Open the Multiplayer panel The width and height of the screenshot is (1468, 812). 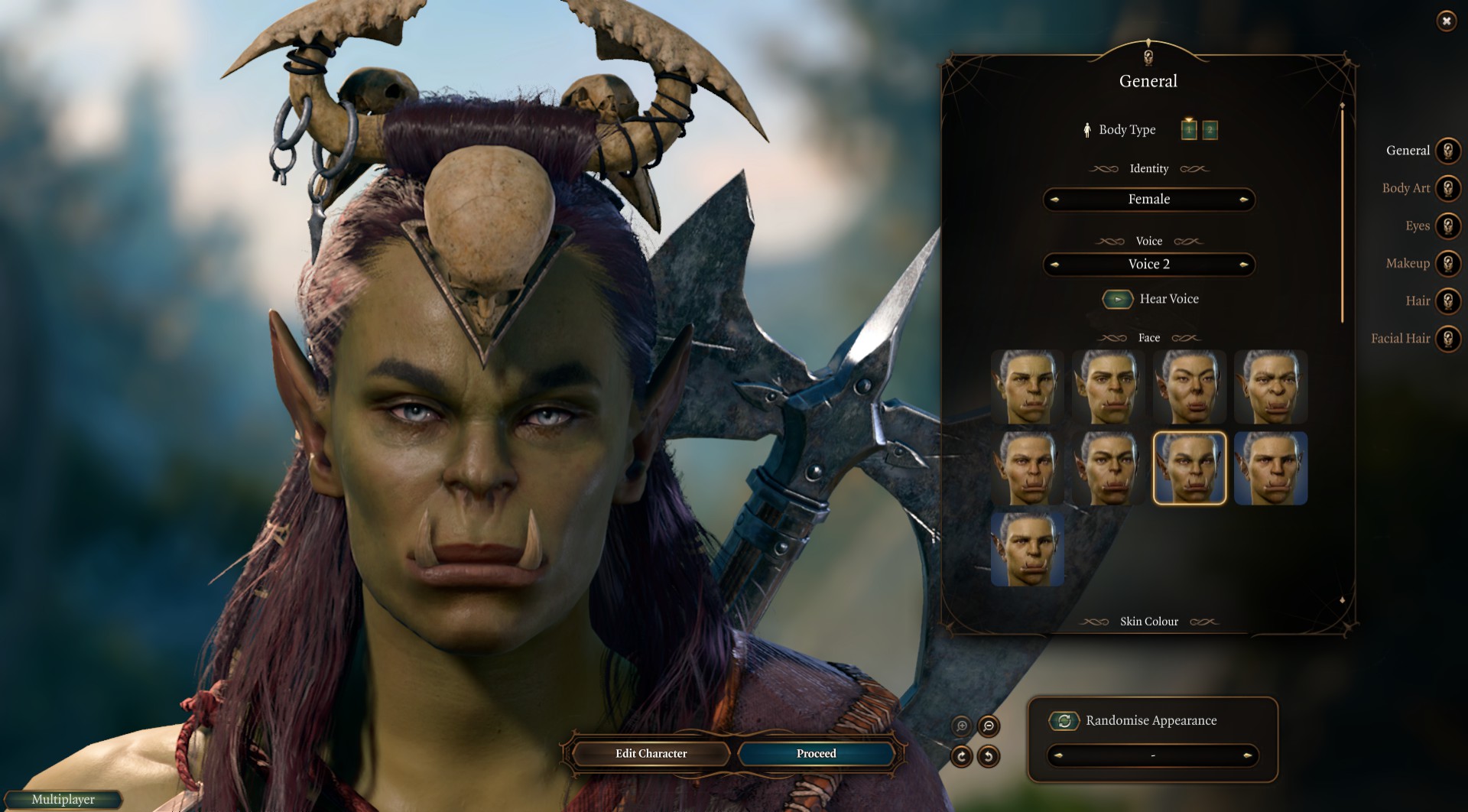pyautogui.click(x=63, y=800)
